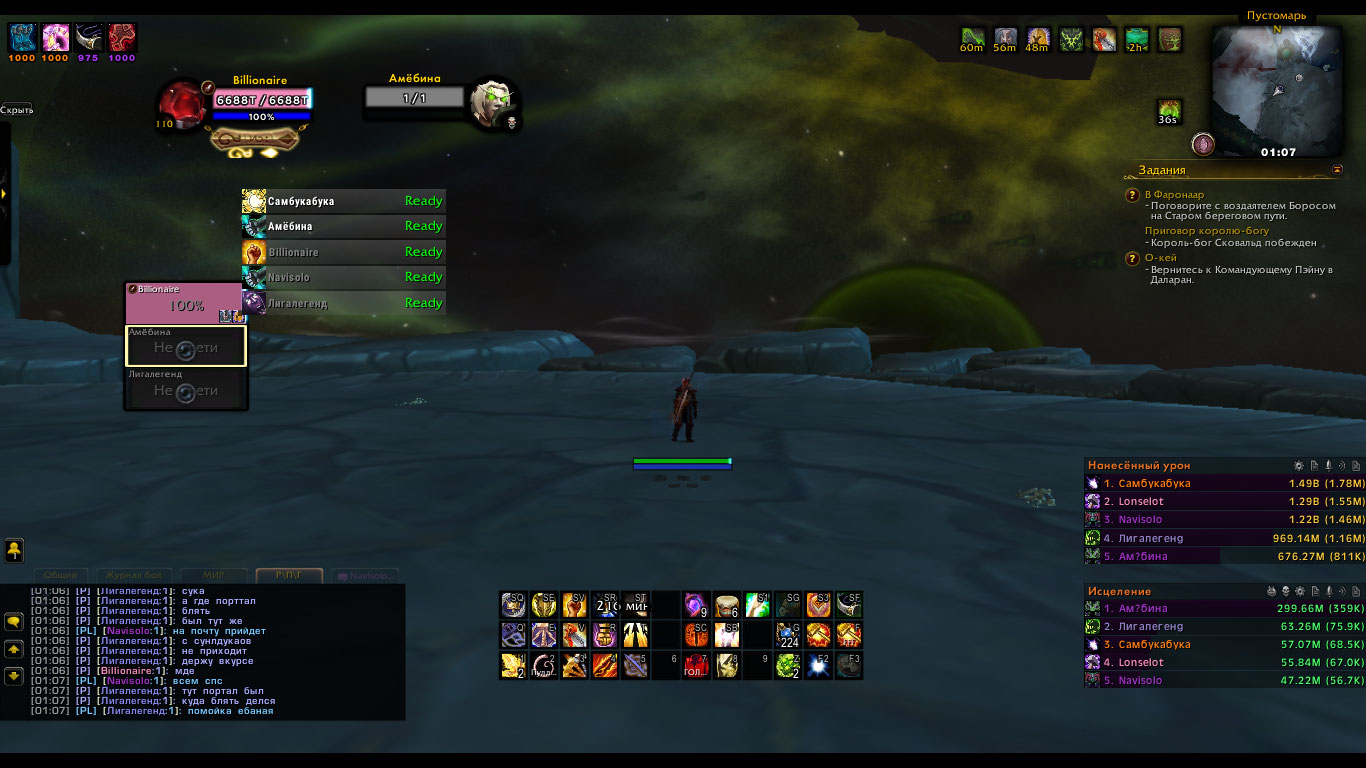Open the Navisolo whisper chat tab

point(365,576)
